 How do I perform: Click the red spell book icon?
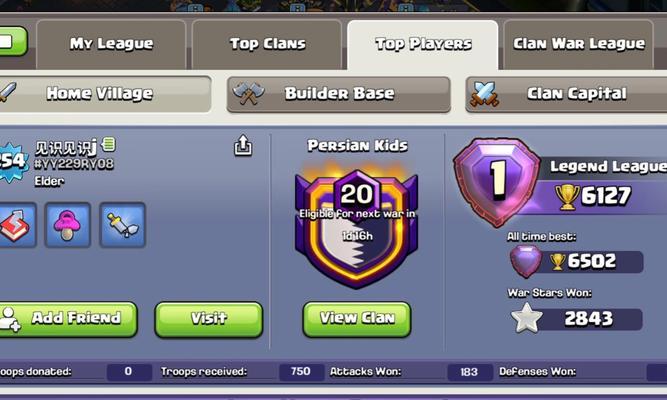(x=15, y=225)
